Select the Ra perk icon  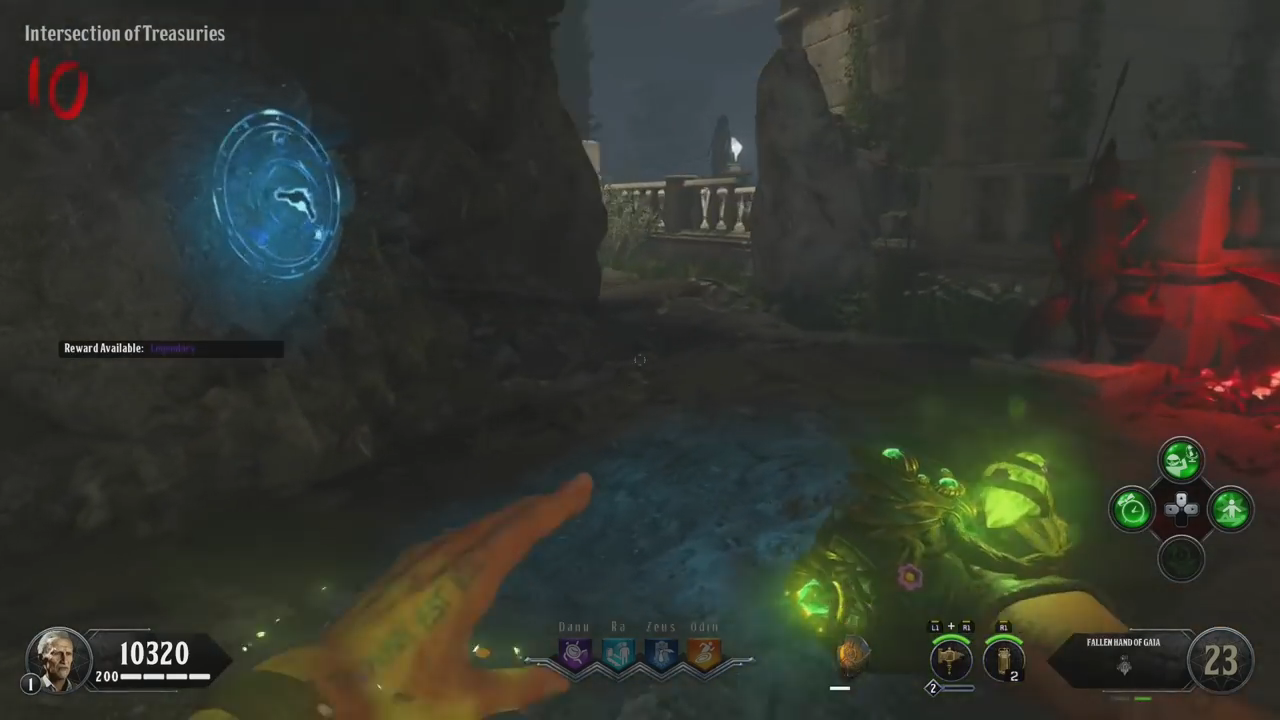pyautogui.click(x=617, y=654)
